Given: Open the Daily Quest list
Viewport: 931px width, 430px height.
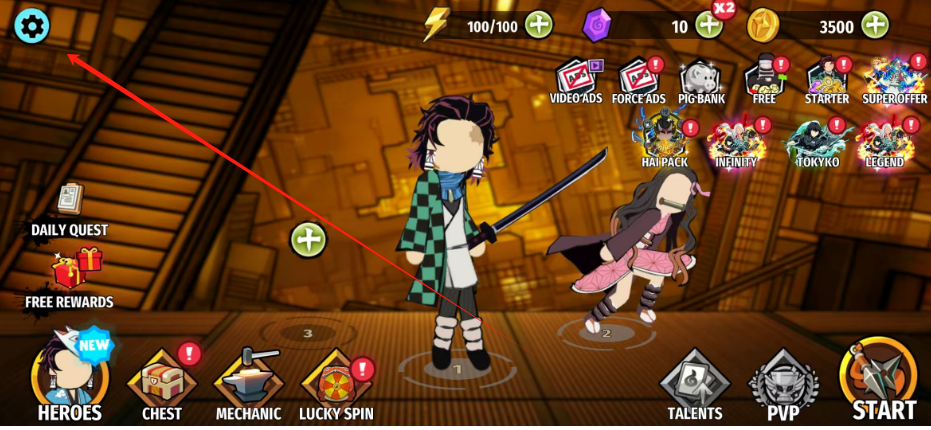Looking at the screenshot, I should pos(69,208).
